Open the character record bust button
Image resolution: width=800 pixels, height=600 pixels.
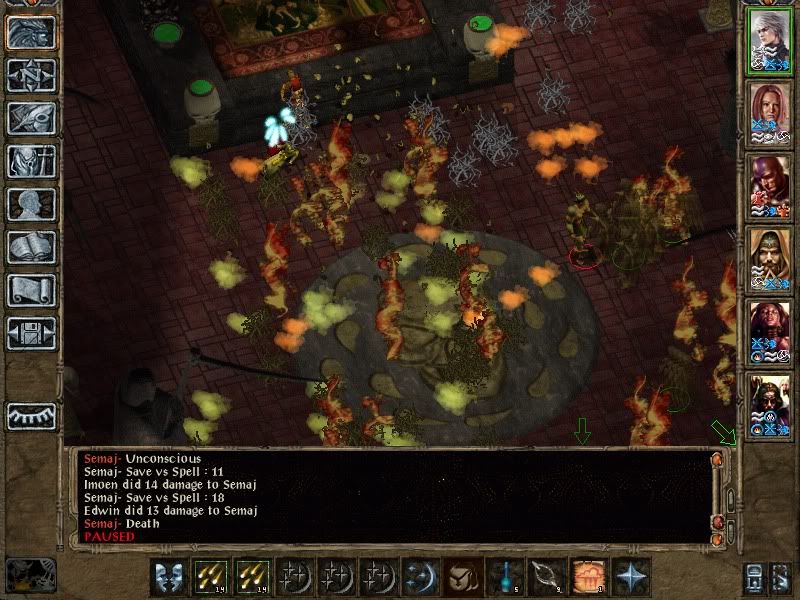pyautogui.click(x=31, y=205)
